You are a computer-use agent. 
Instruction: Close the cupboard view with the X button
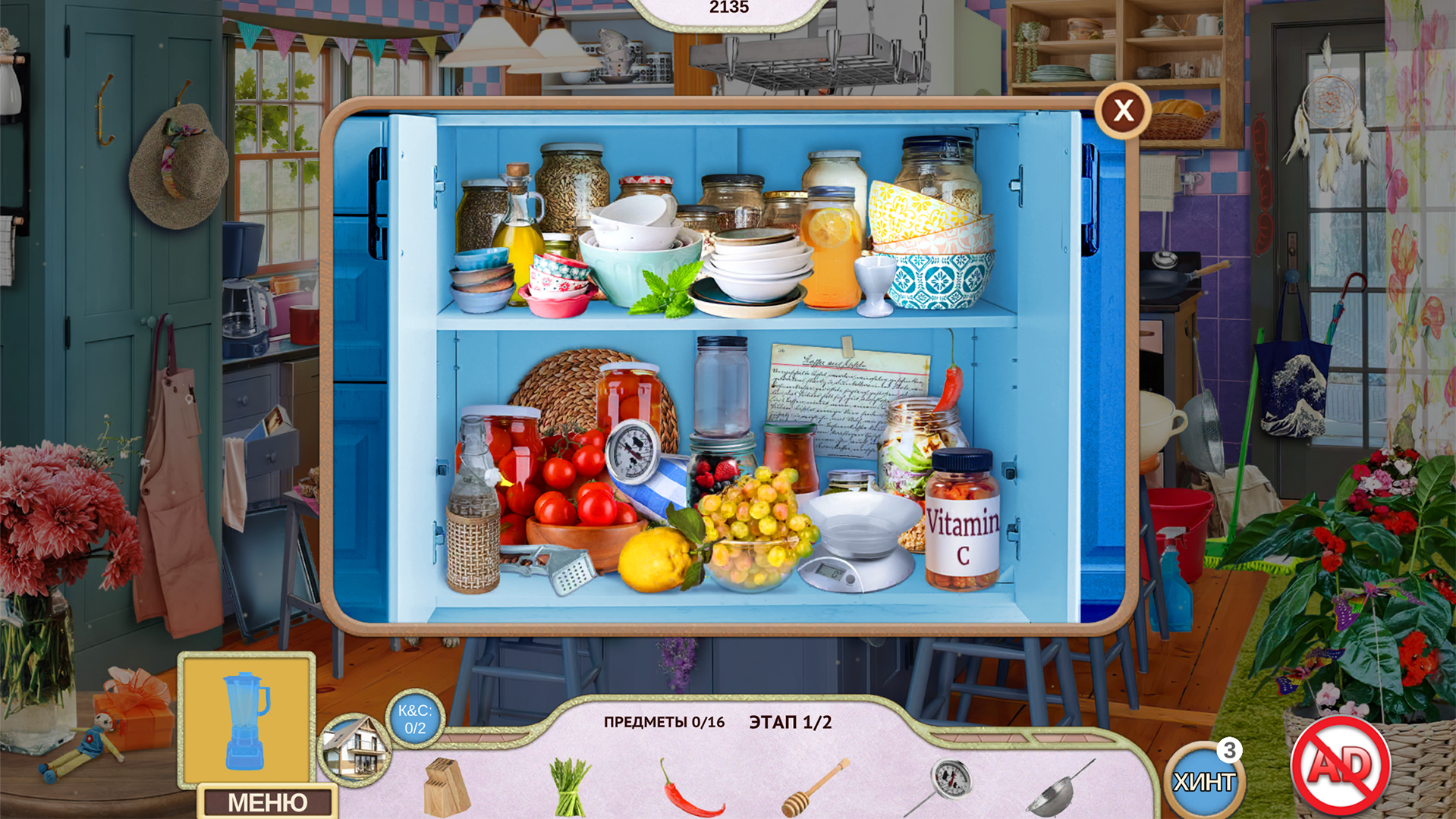tap(1121, 110)
